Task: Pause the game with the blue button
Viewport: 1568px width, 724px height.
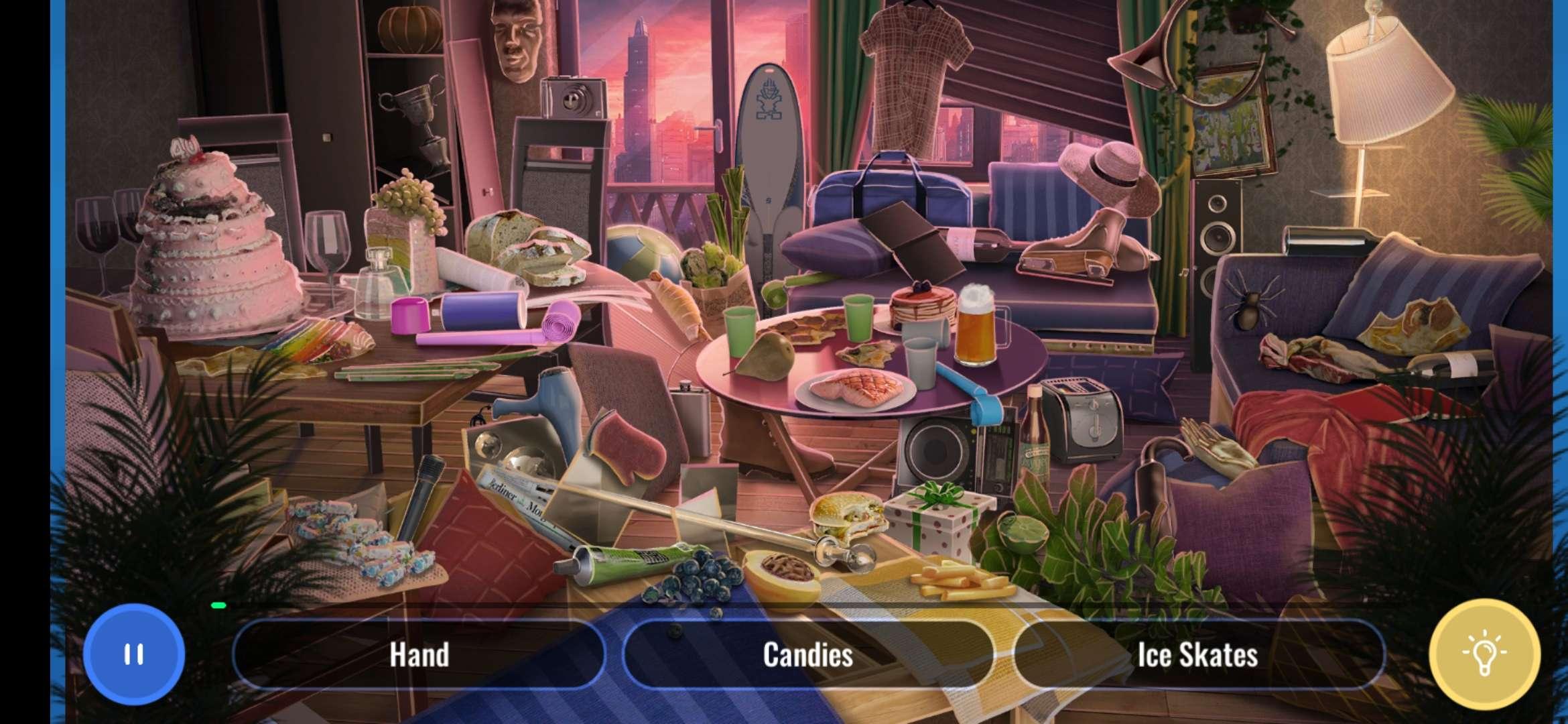Action: pos(134,654)
